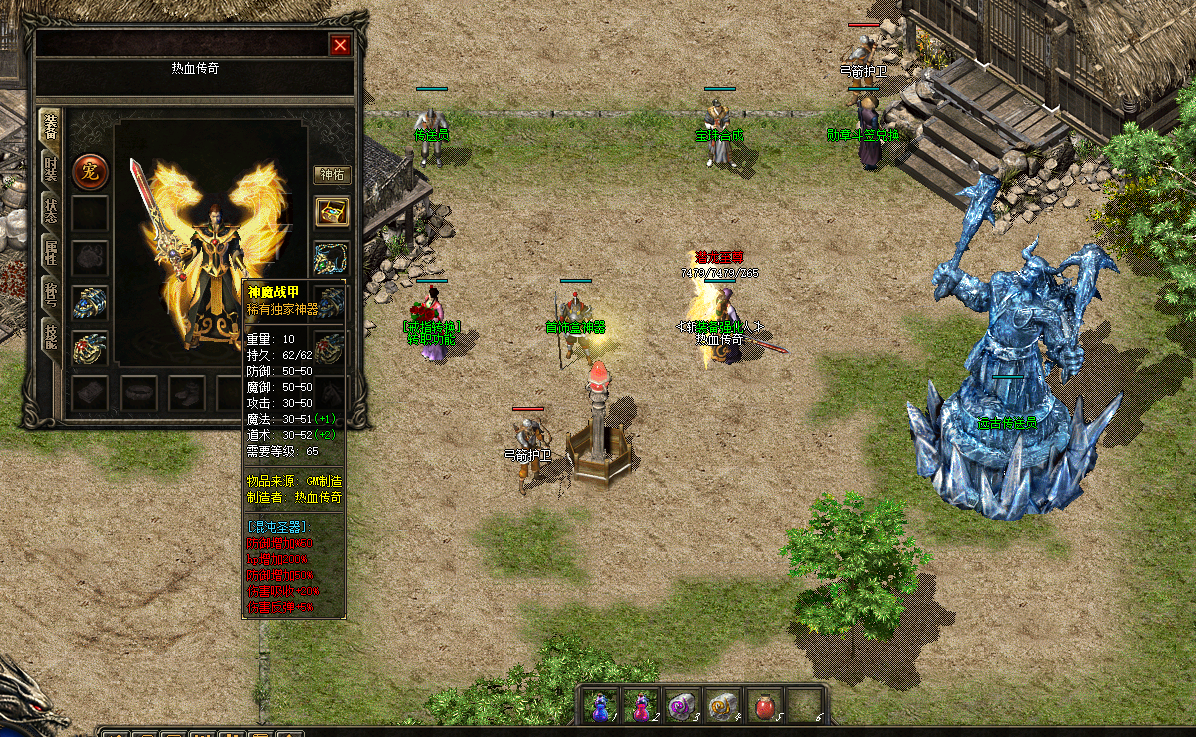Select the 称号 (title) tab

[50, 292]
